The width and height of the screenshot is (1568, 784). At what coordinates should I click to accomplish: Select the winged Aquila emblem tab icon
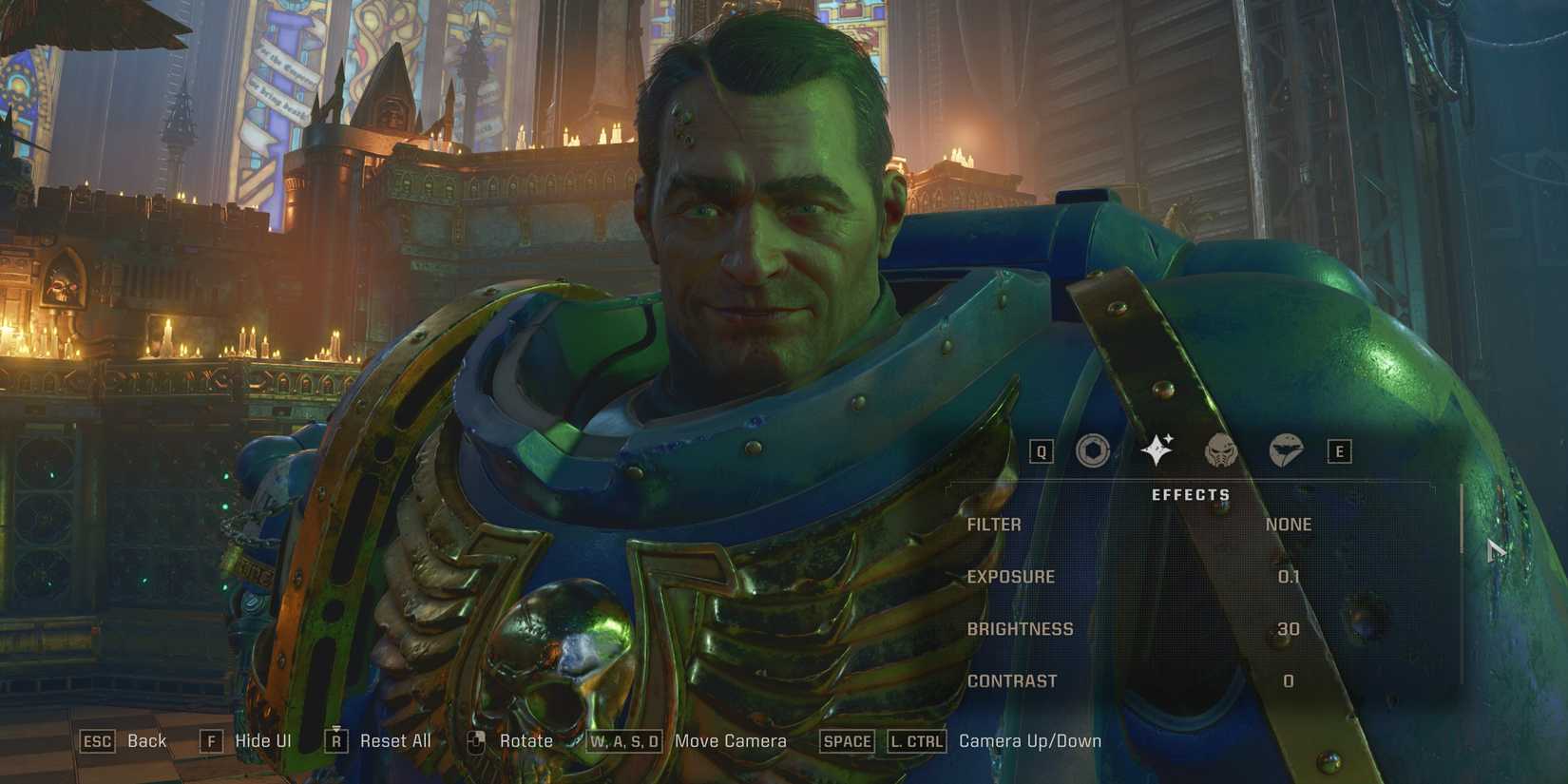1289,452
